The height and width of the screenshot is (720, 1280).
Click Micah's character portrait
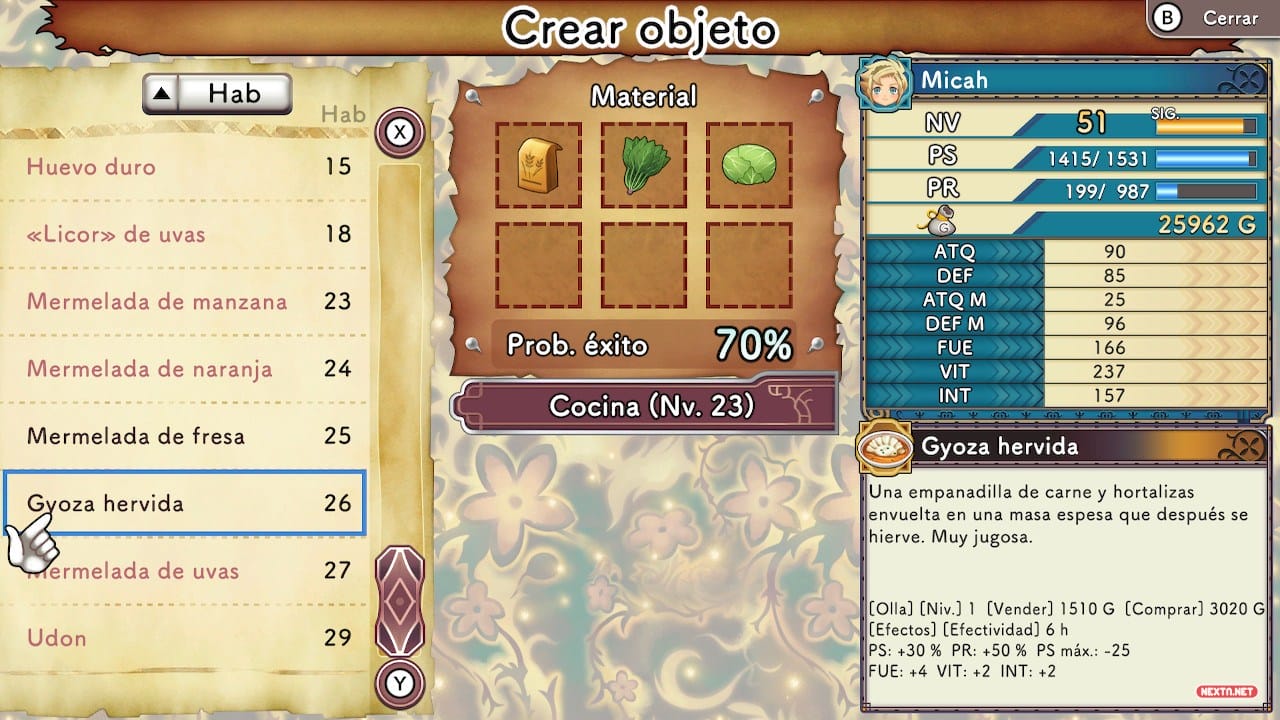point(884,82)
